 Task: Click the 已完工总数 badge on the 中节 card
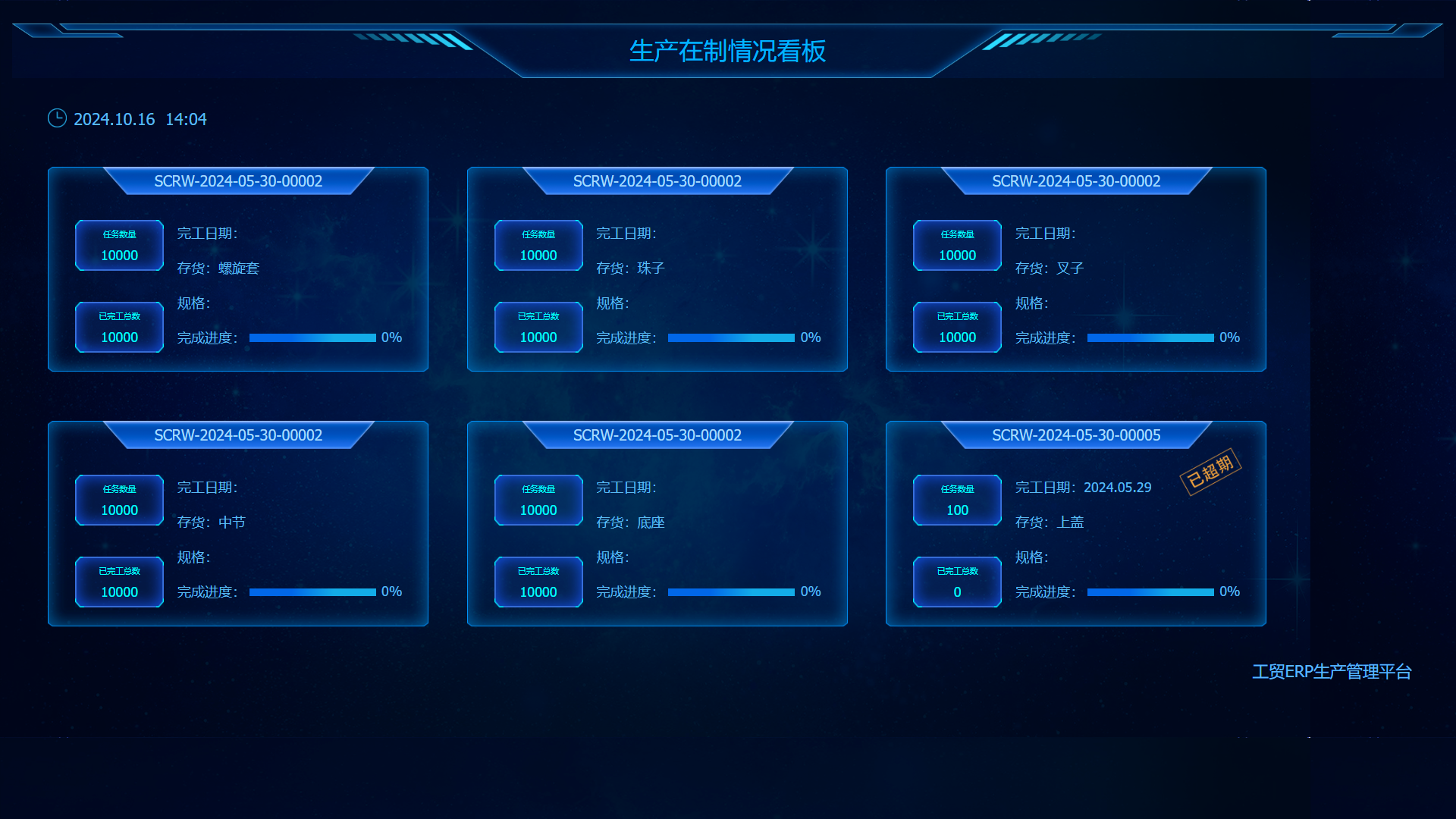click(x=118, y=582)
